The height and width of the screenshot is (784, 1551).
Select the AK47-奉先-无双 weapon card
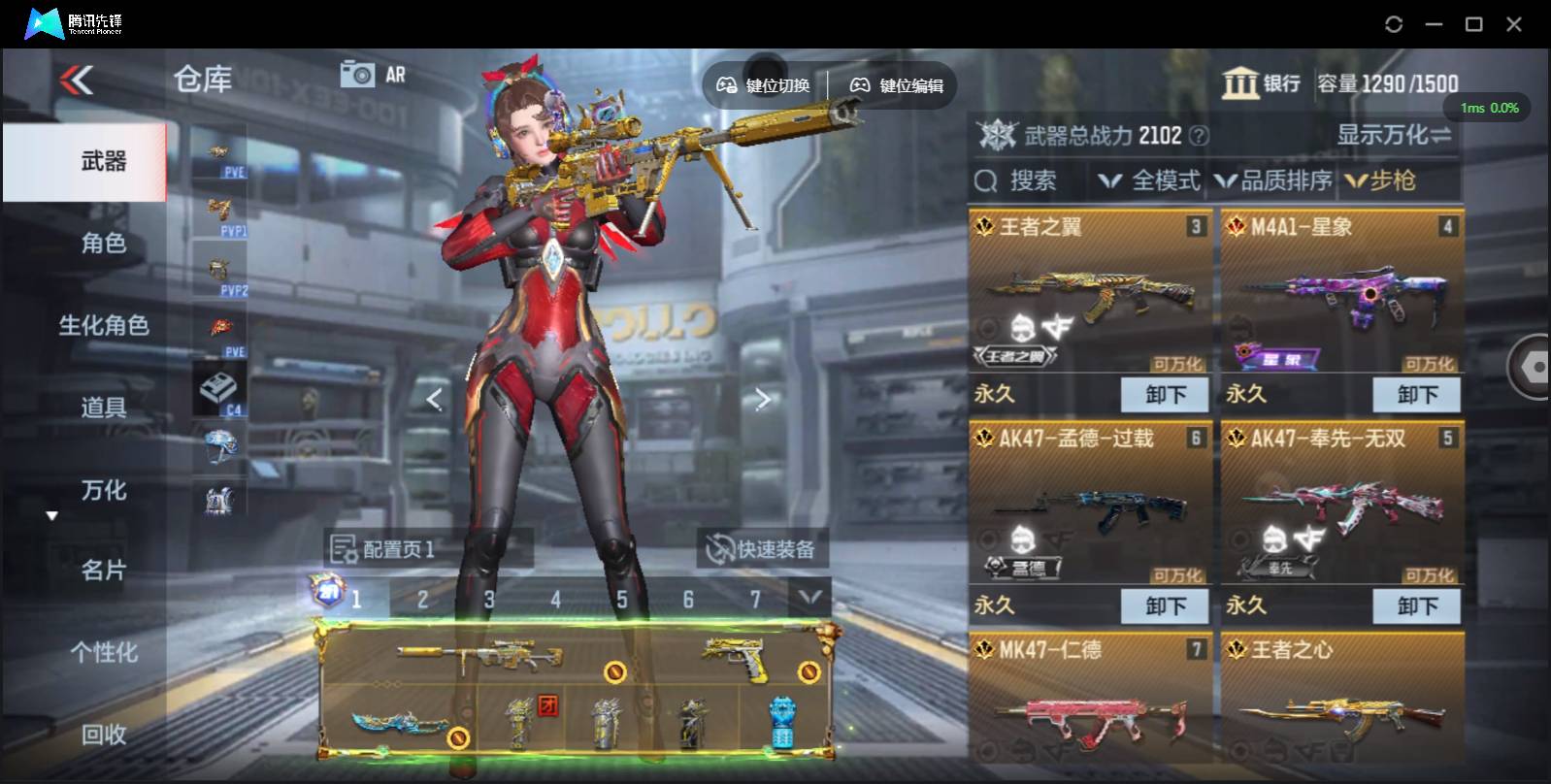[x=1342, y=505]
